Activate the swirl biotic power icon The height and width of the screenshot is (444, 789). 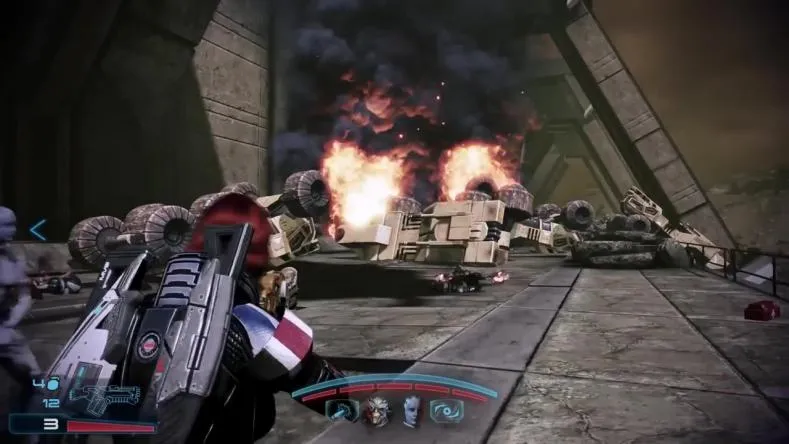pos(445,409)
